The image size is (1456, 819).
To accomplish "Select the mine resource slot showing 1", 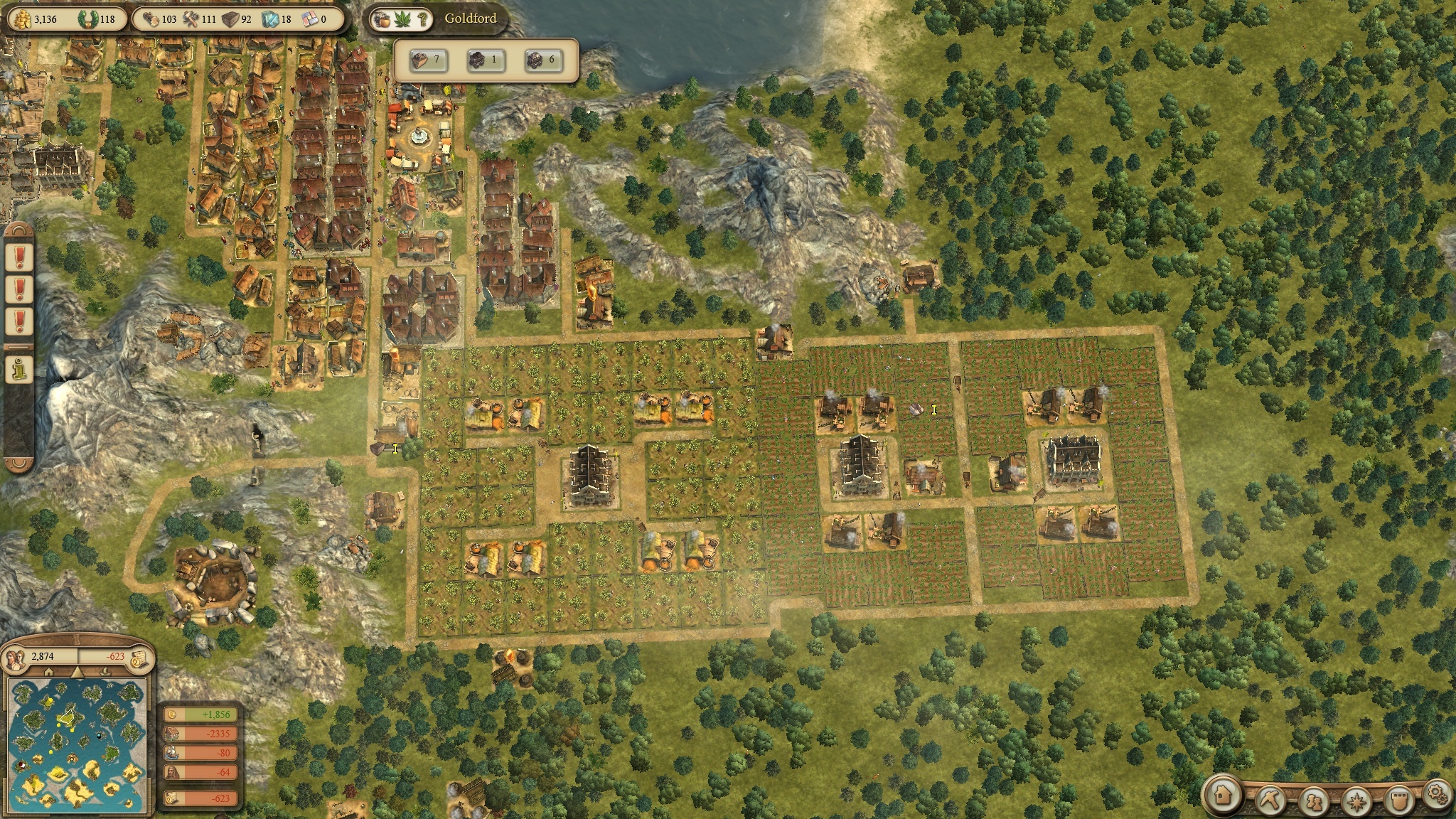I will coord(485,60).
